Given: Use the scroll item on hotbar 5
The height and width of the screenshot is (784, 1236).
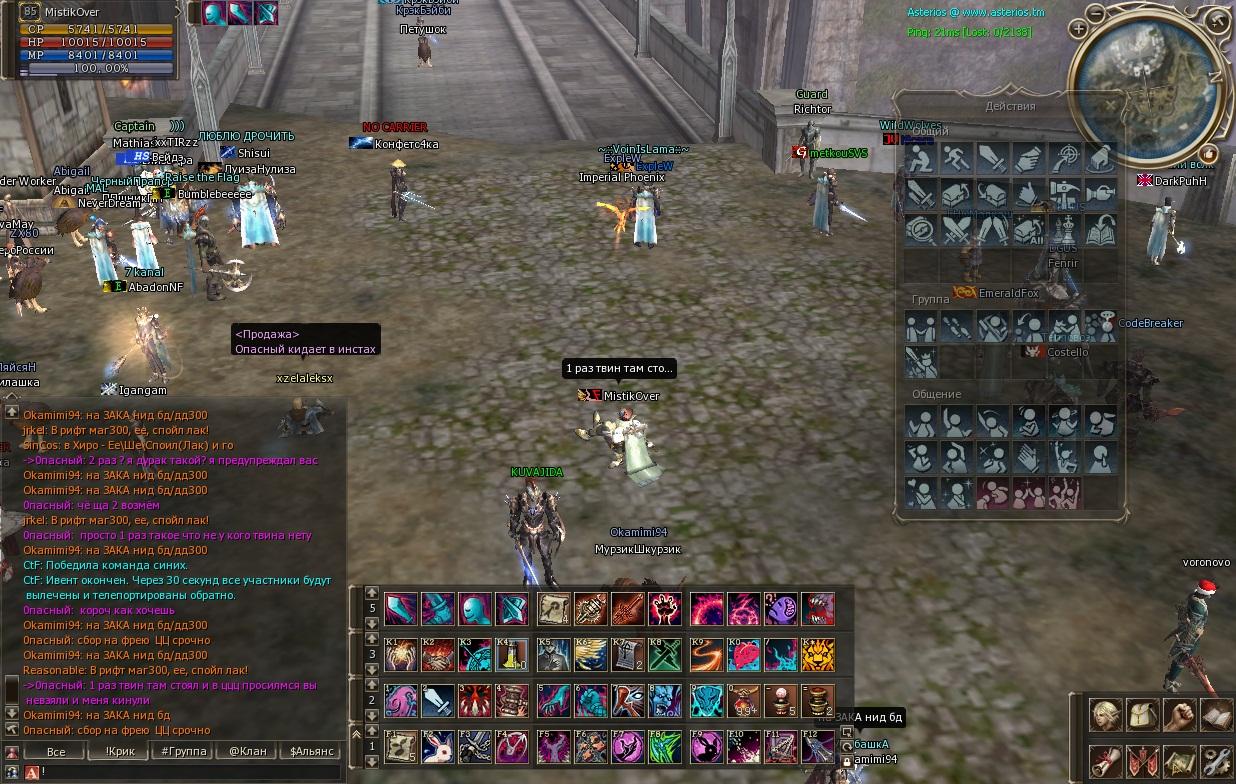Looking at the screenshot, I should click(x=553, y=608).
